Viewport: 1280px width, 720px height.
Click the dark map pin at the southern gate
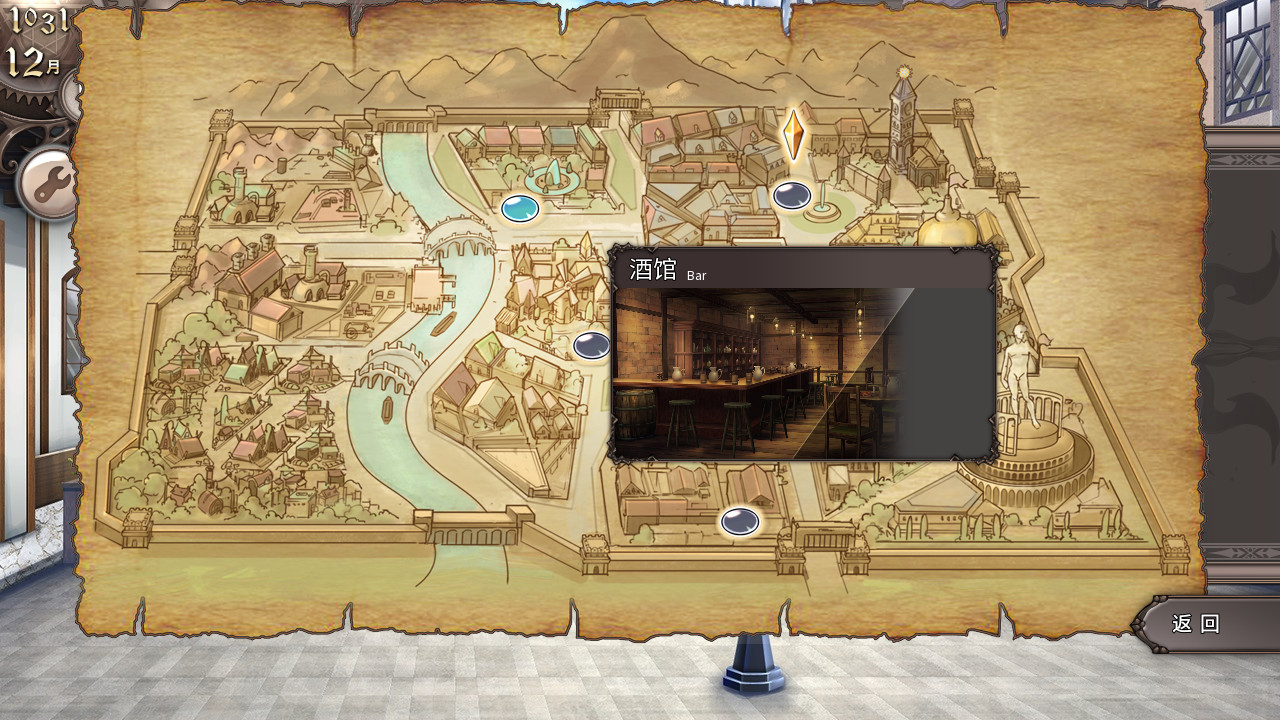coord(740,520)
